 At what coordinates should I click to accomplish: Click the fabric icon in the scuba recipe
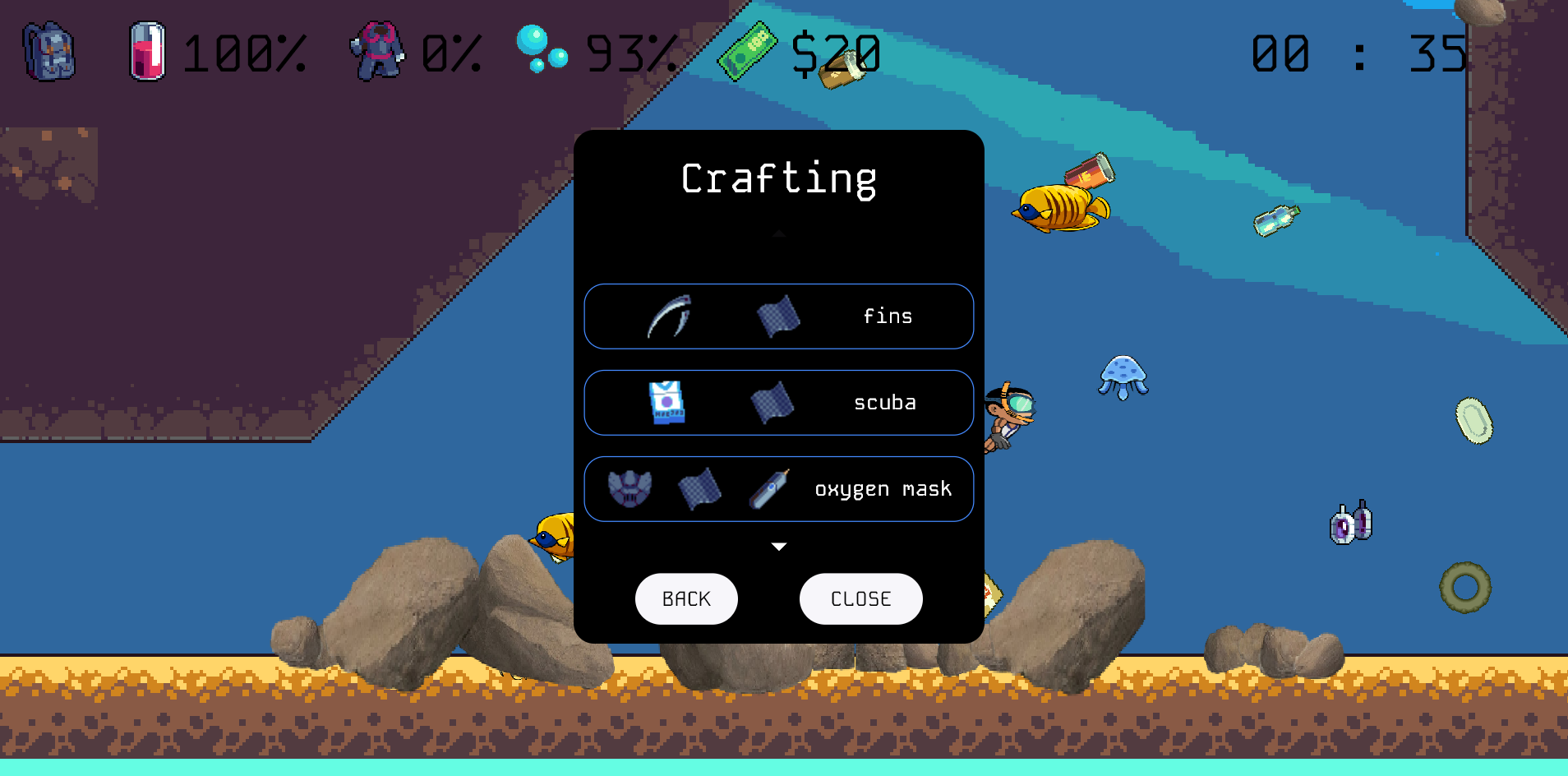coord(773,403)
